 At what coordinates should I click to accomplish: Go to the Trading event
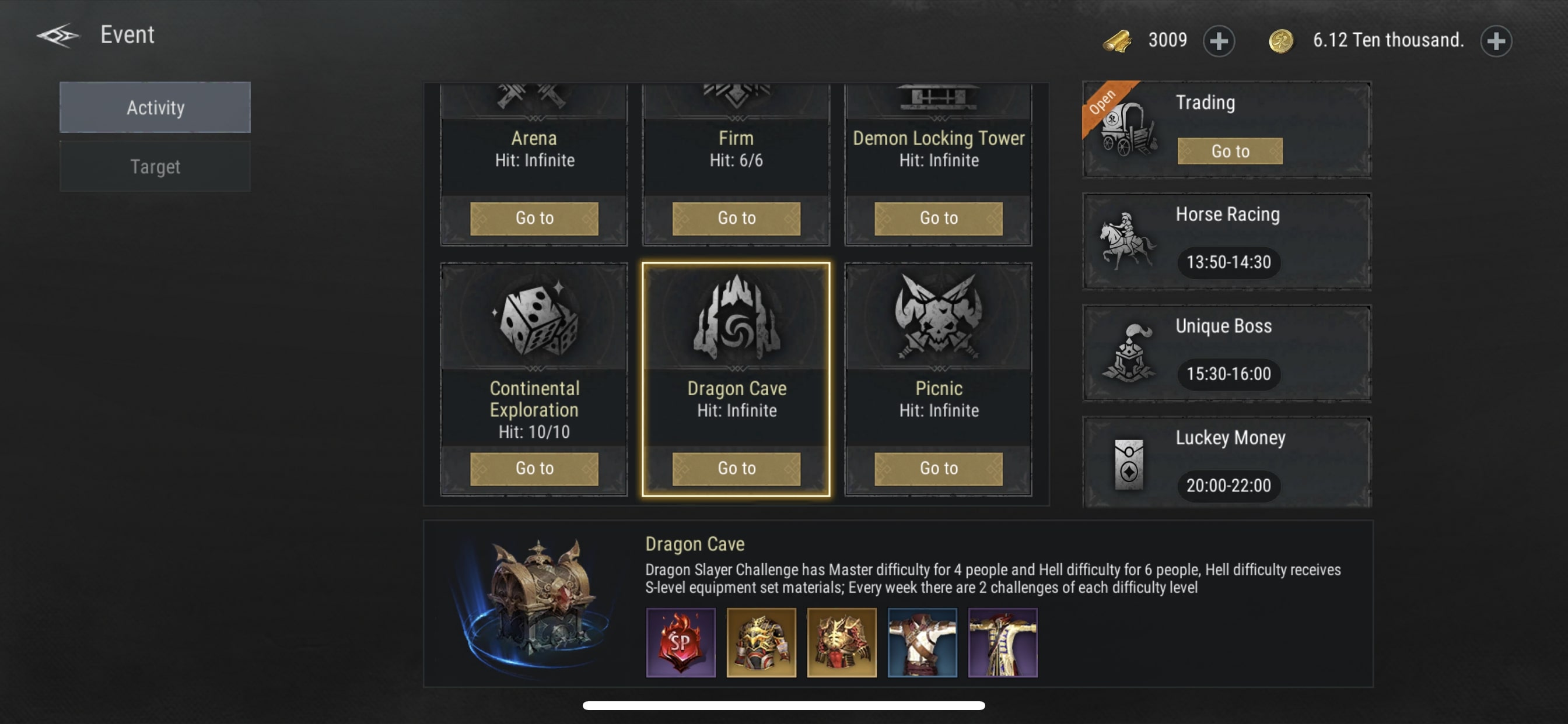click(1230, 151)
